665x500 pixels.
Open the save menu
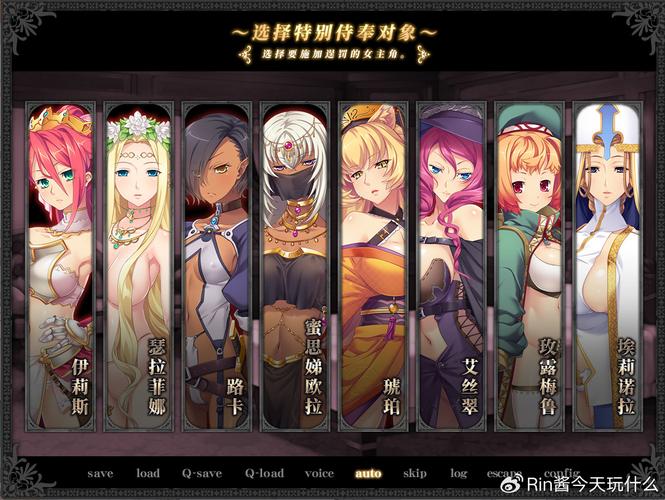tap(100, 473)
